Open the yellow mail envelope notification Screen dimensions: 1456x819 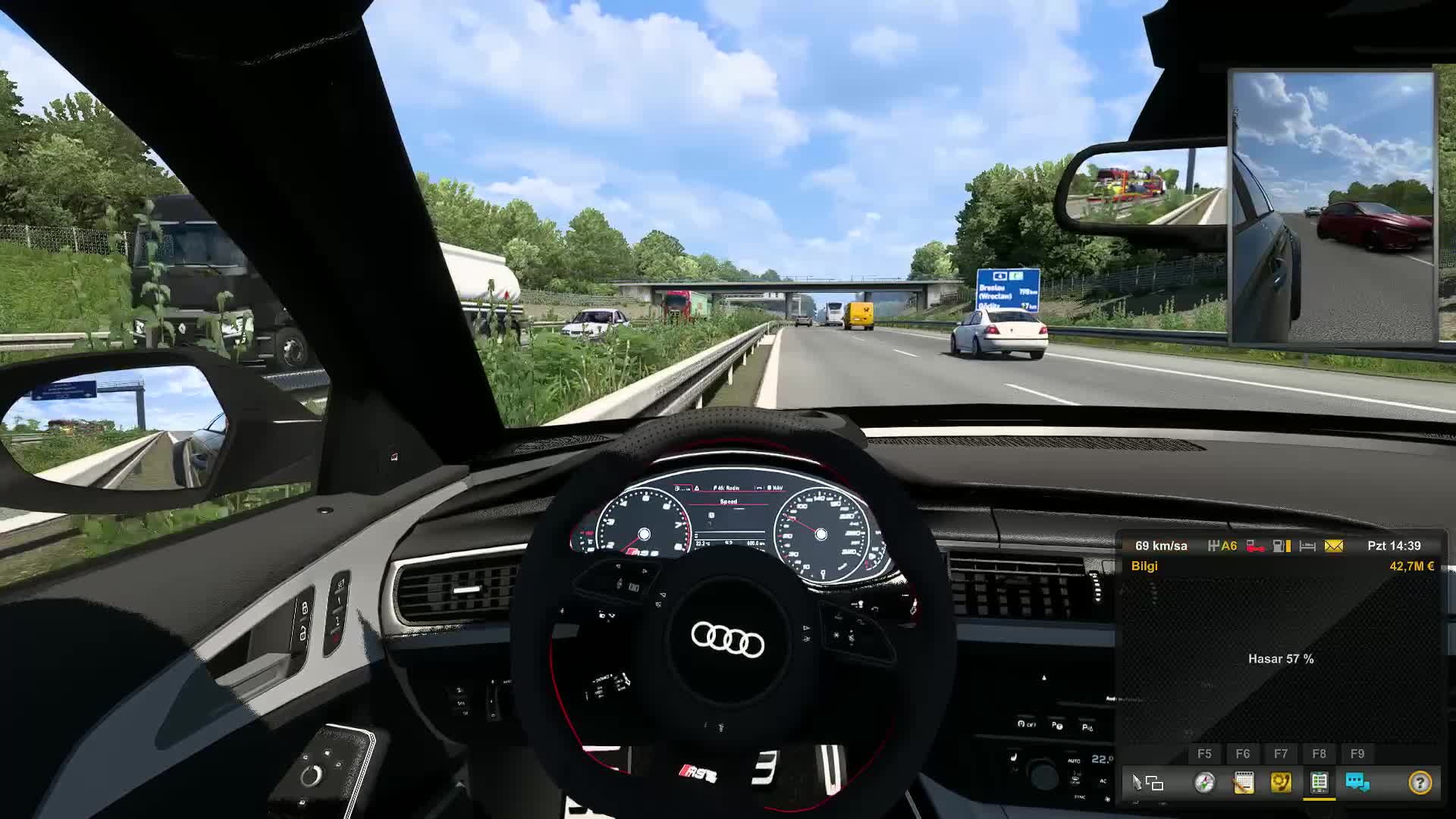(x=1333, y=546)
